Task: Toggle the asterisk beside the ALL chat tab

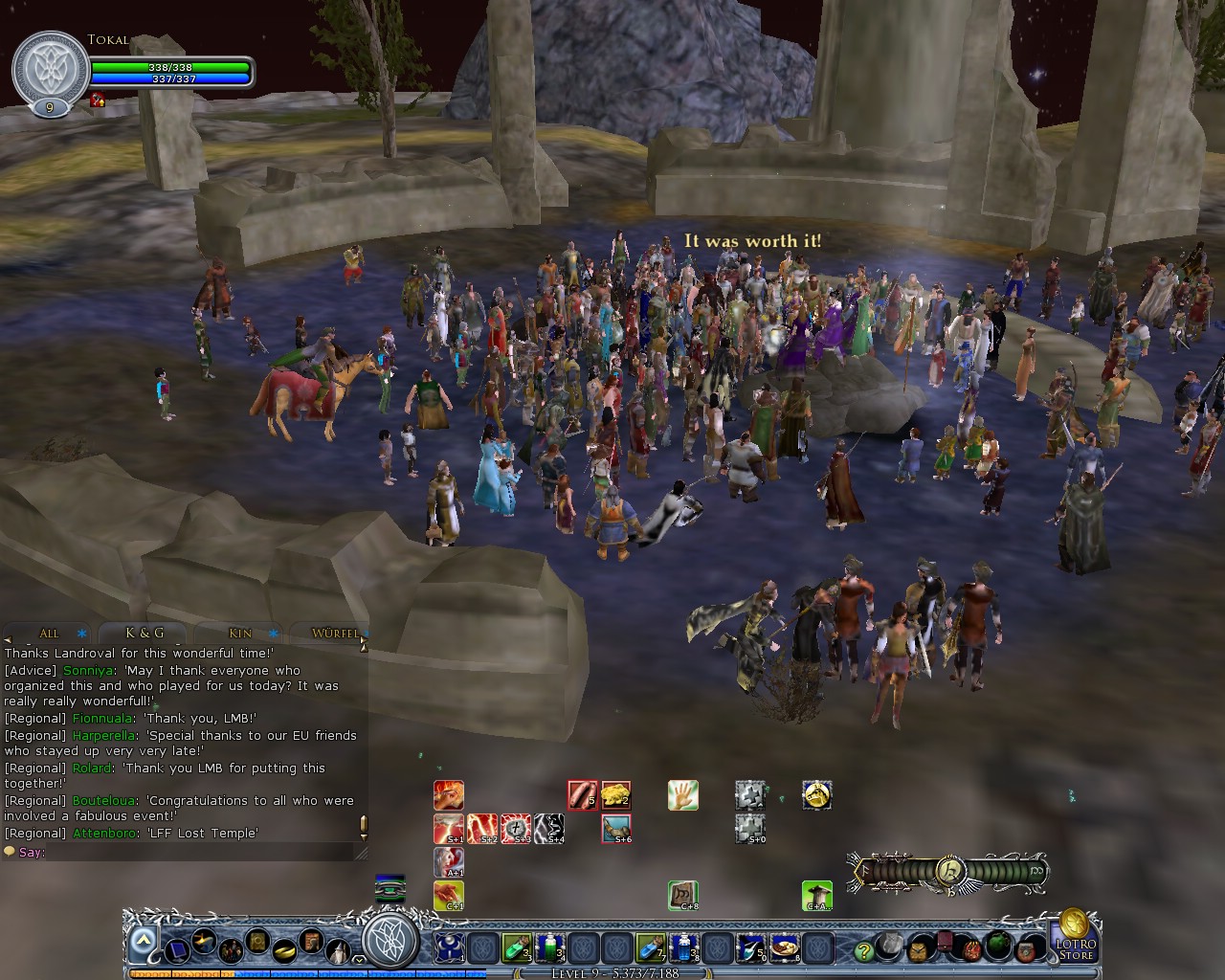Action: click(84, 634)
